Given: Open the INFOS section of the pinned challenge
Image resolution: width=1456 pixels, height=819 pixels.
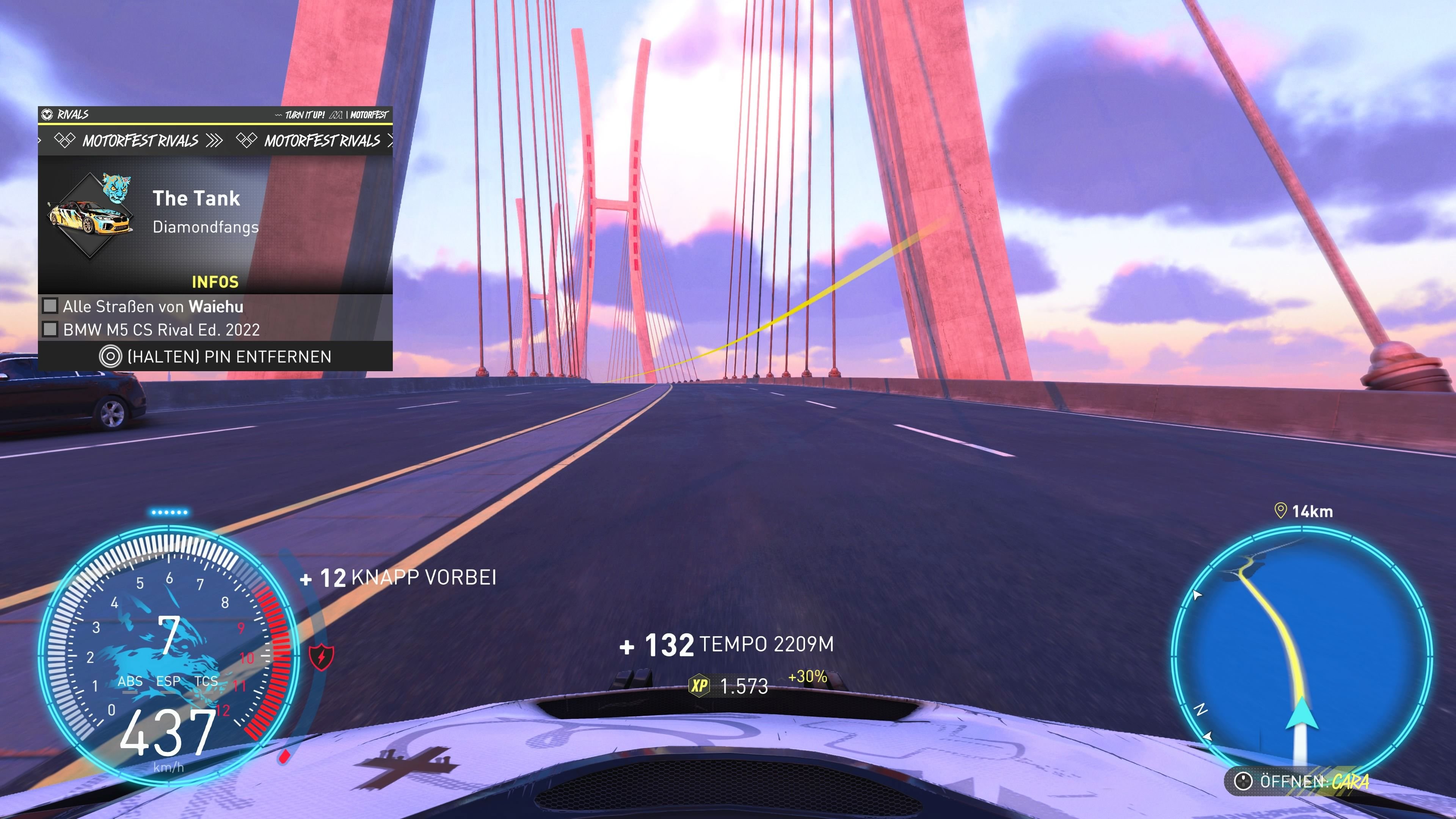Looking at the screenshot, I should (x=215, y=281).
